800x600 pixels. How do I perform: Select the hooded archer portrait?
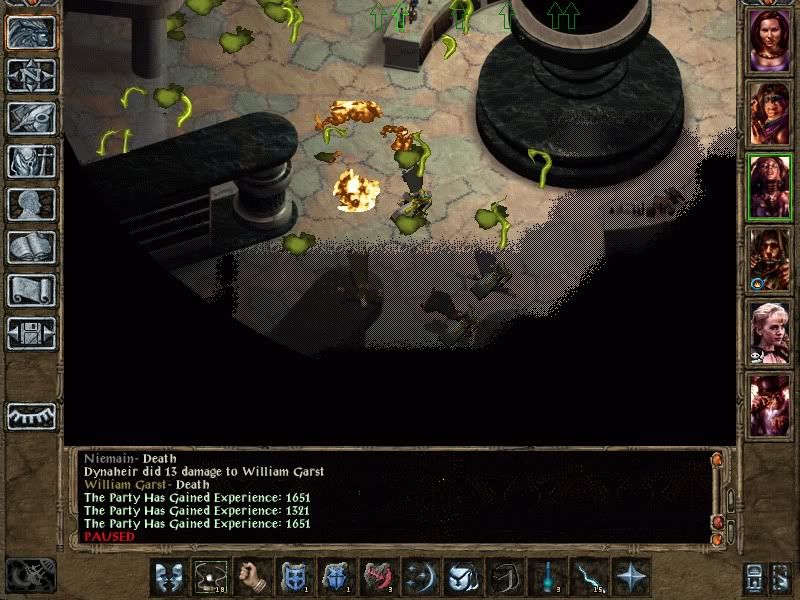point(770,259)
